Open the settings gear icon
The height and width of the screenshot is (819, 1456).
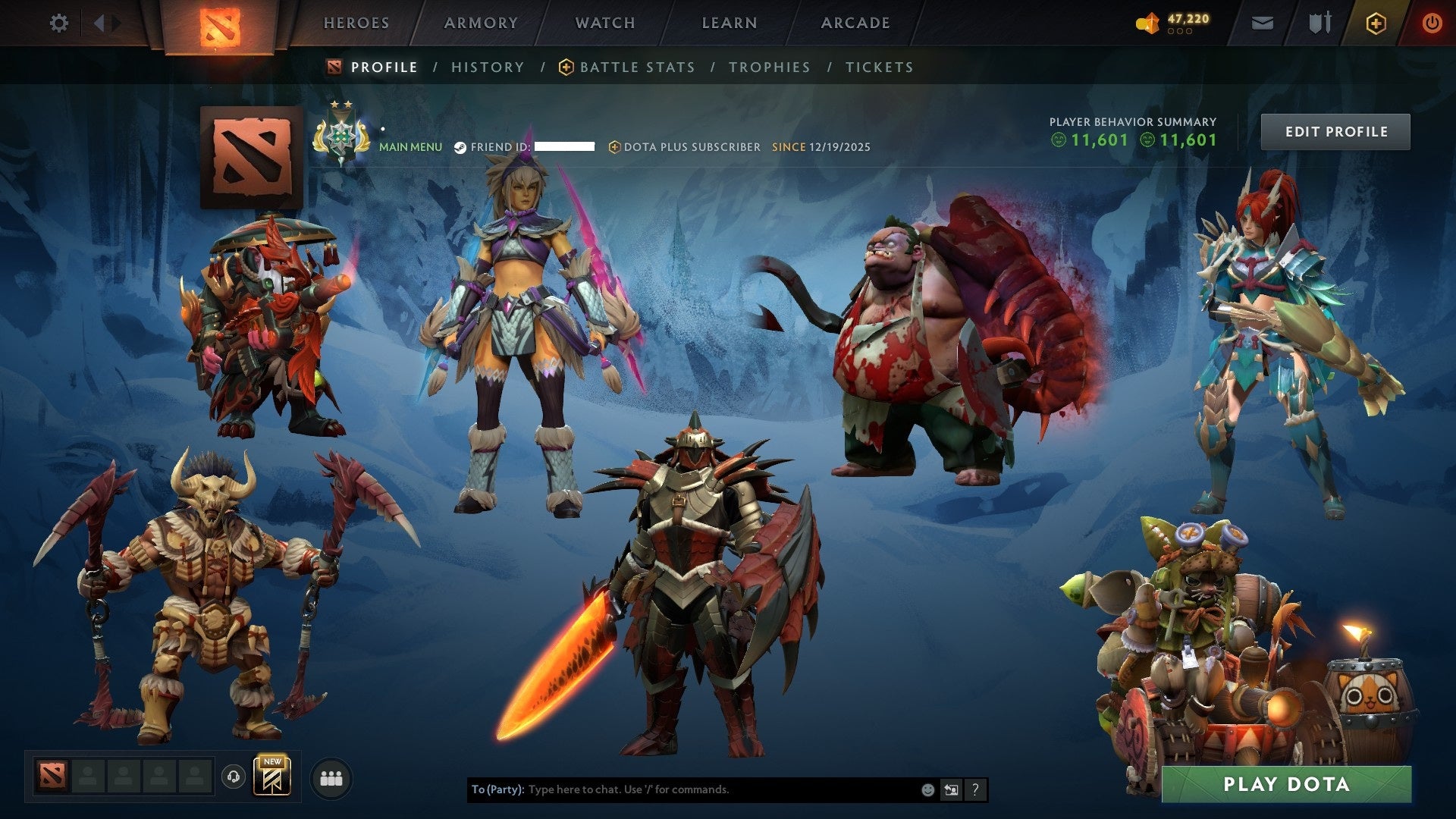click(59, 23)
